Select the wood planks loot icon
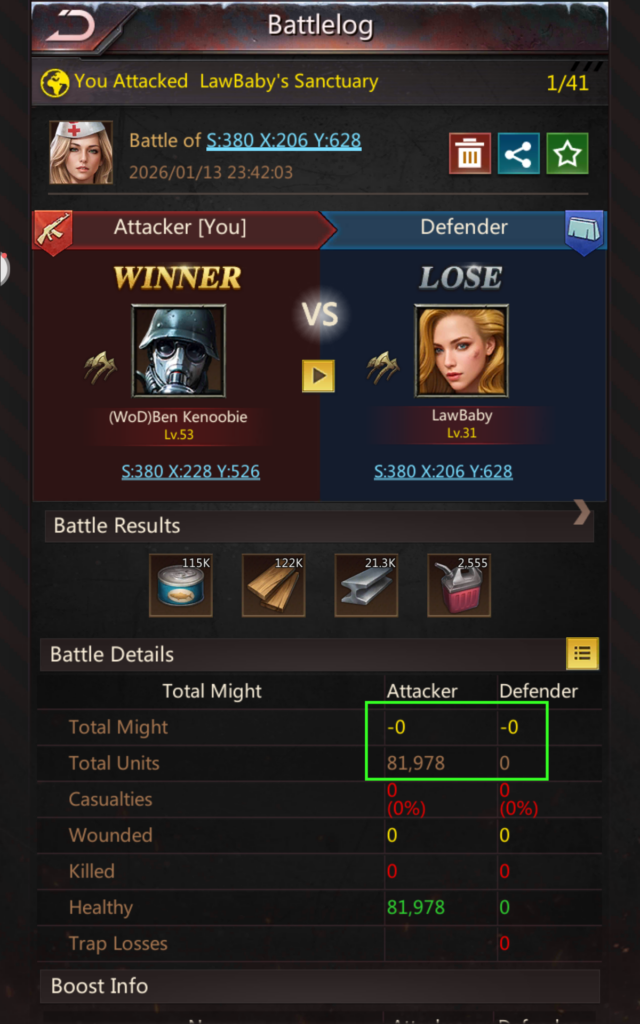This screenshot has width=640, height=1024. (273, 585)
